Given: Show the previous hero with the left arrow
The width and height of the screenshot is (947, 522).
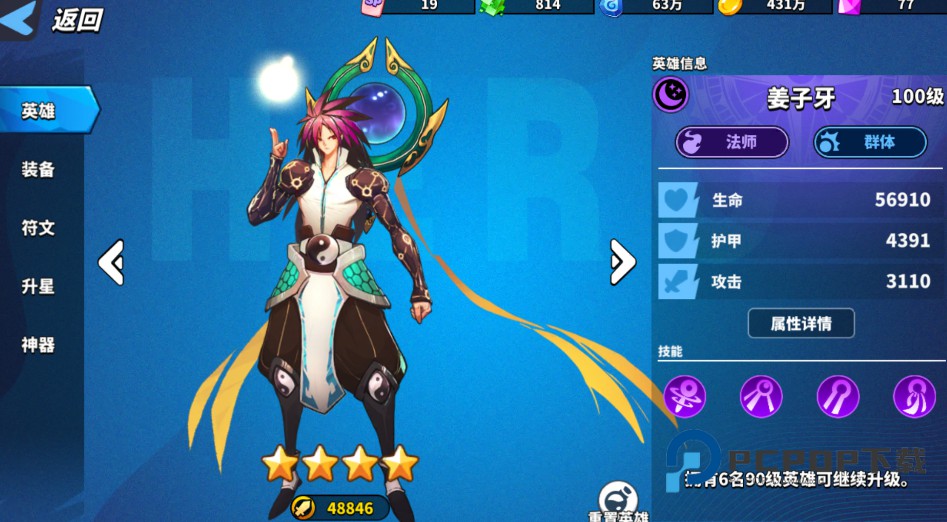Looking at the screenshot, I should (x=111, y=262).
